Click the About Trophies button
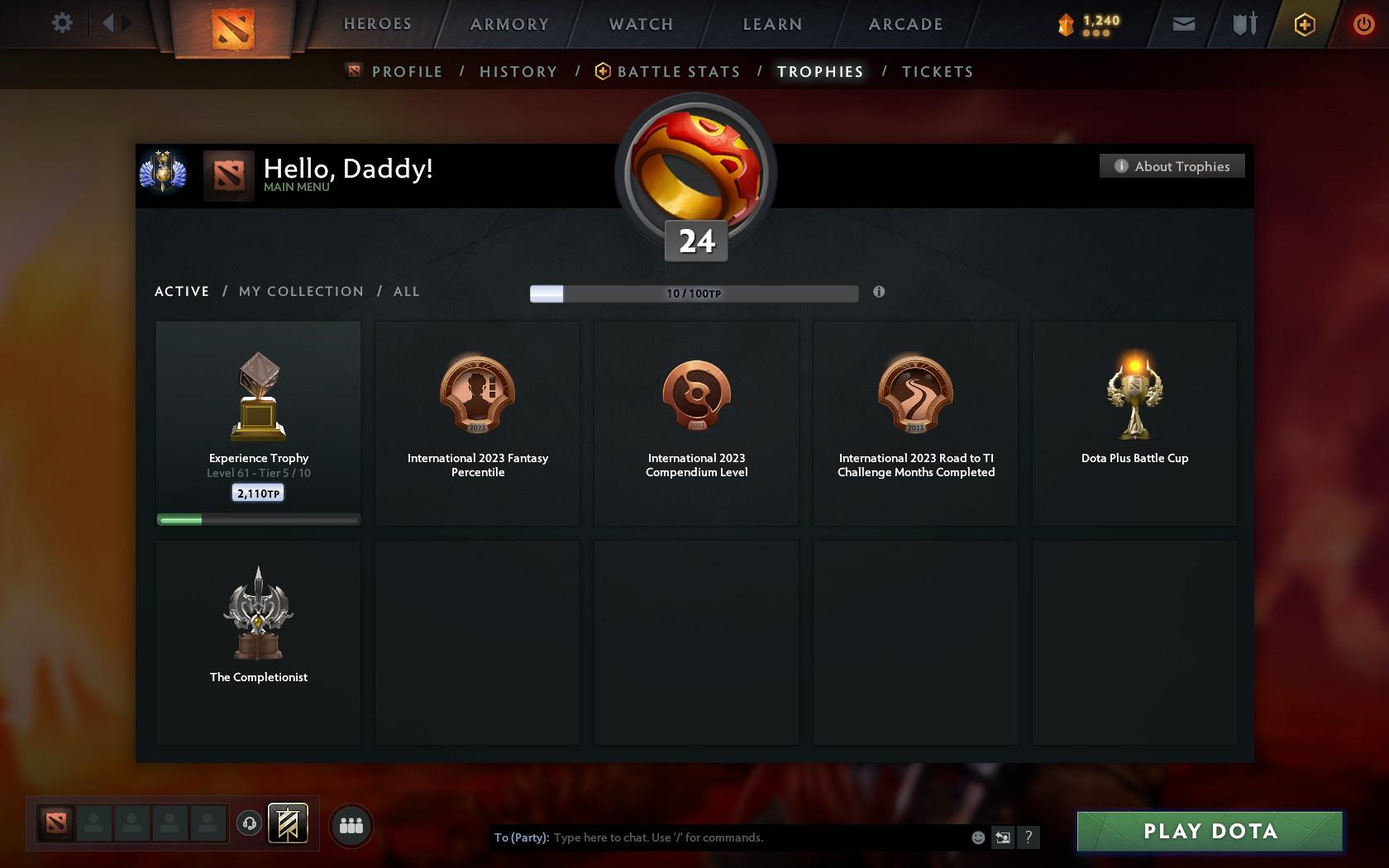Image resolution: width=1389 pixels, height=868 pixels. 1172,166
